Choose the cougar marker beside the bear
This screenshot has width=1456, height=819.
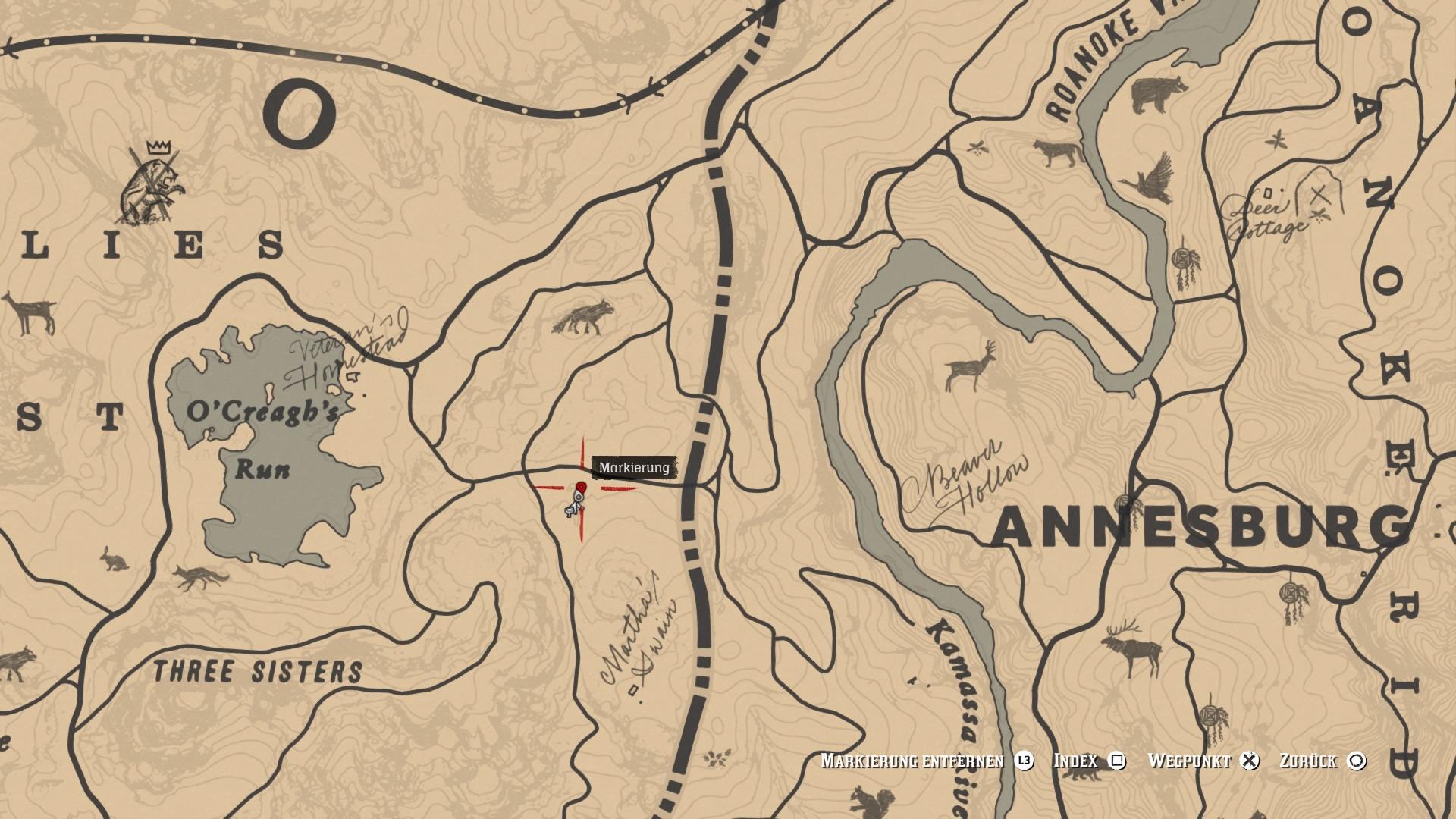[x=1059, y=152]
